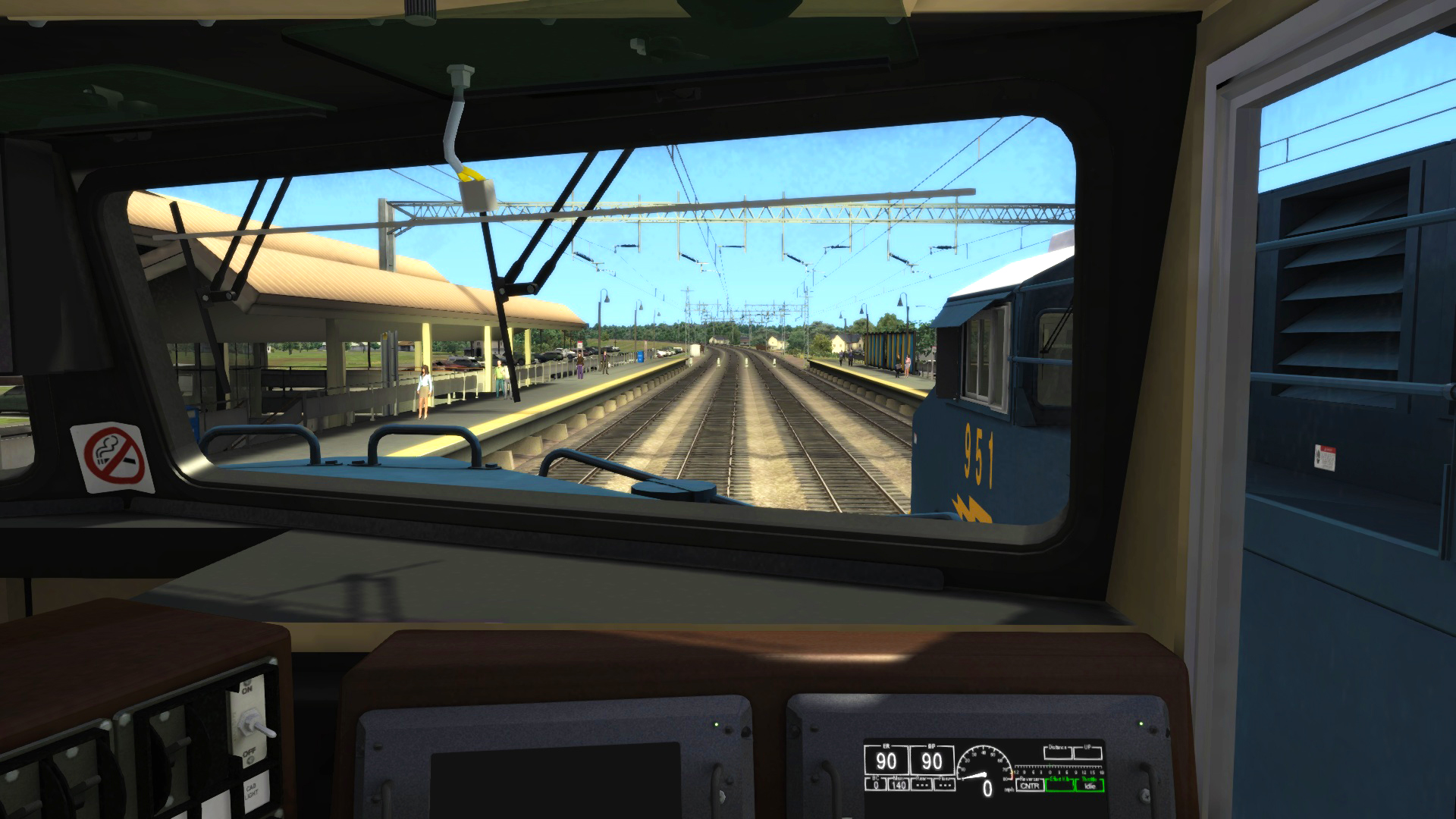Move the Reverser from CNTR position
1456x819 pixels.
[1031, 786]
